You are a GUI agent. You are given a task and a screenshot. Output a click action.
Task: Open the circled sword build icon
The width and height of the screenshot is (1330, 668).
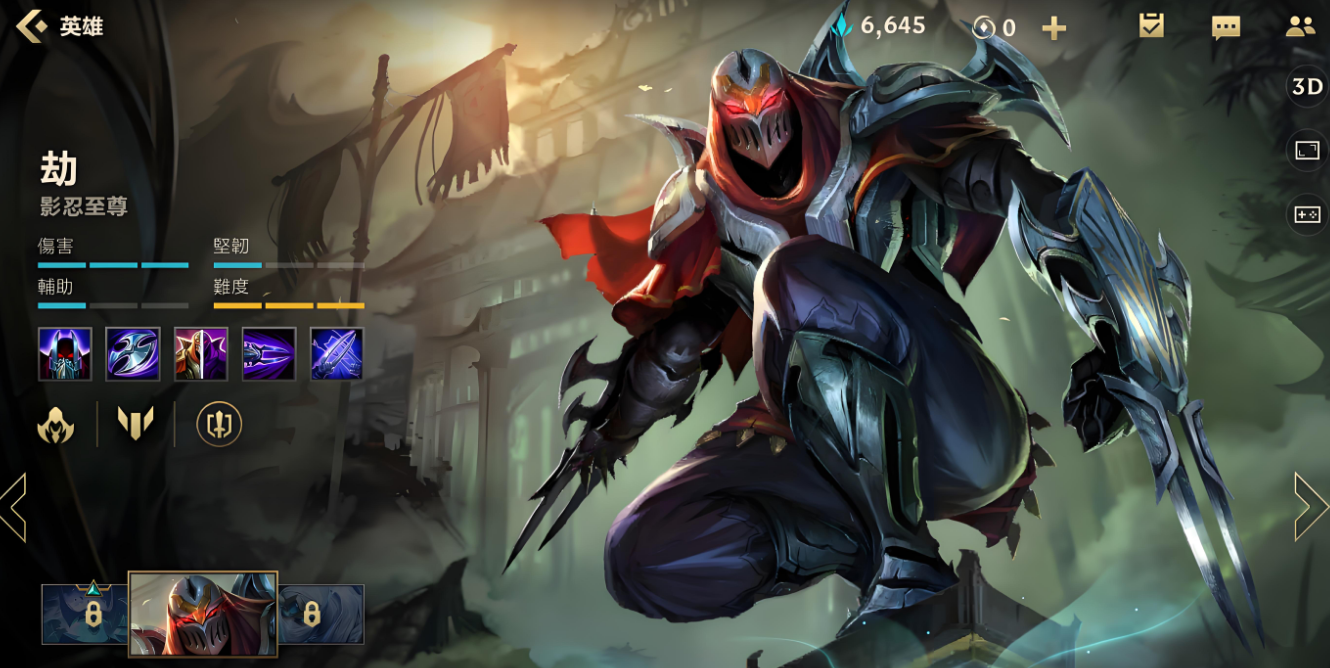point(219,424)
